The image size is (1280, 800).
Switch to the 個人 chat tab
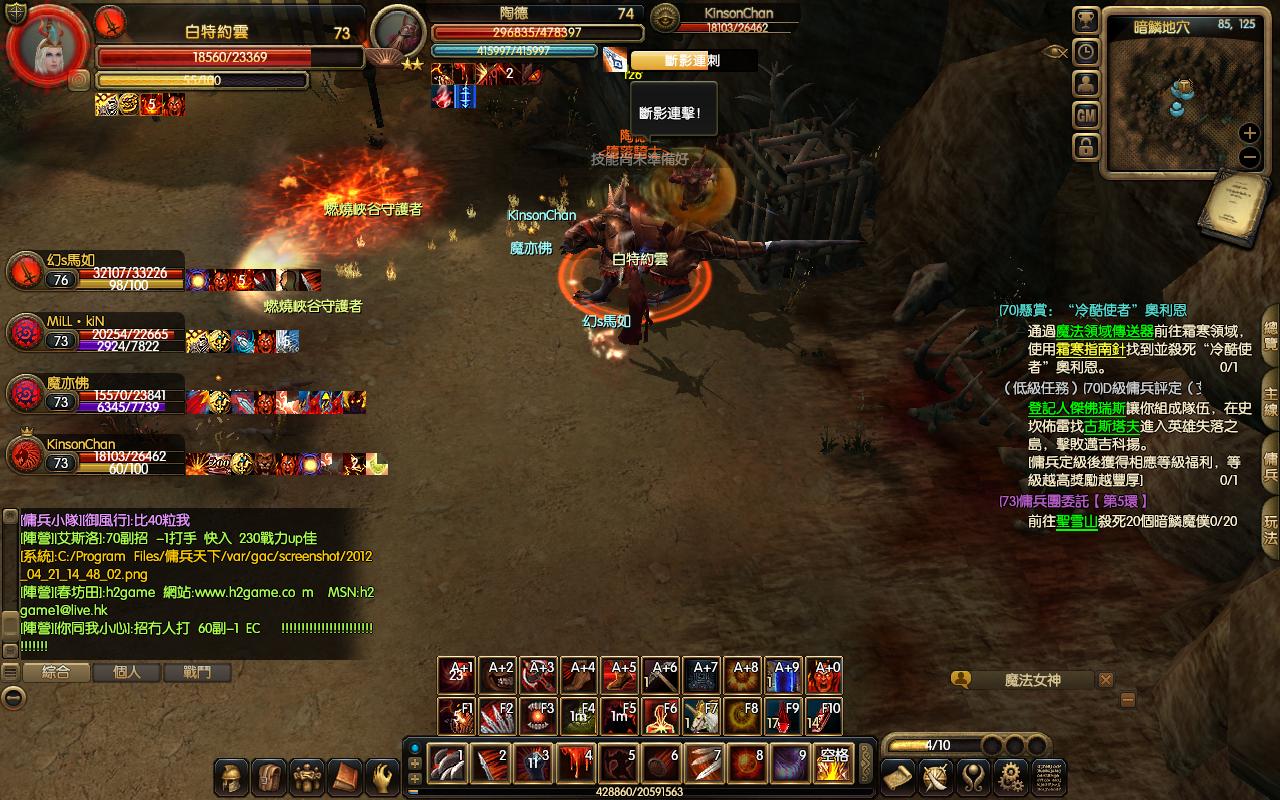[127, 672]
